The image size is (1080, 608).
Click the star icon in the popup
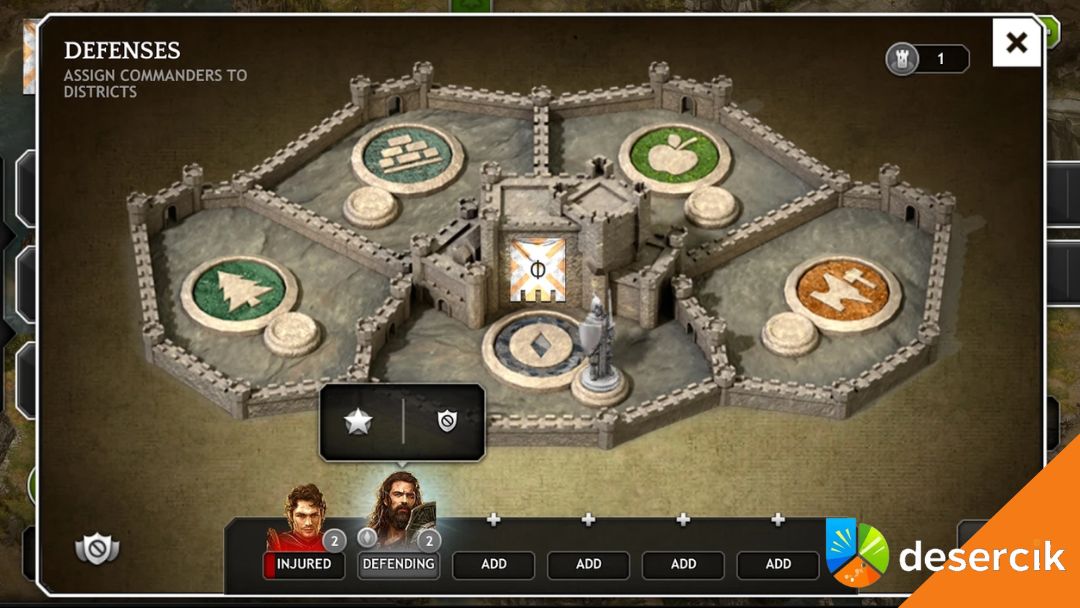358,422
